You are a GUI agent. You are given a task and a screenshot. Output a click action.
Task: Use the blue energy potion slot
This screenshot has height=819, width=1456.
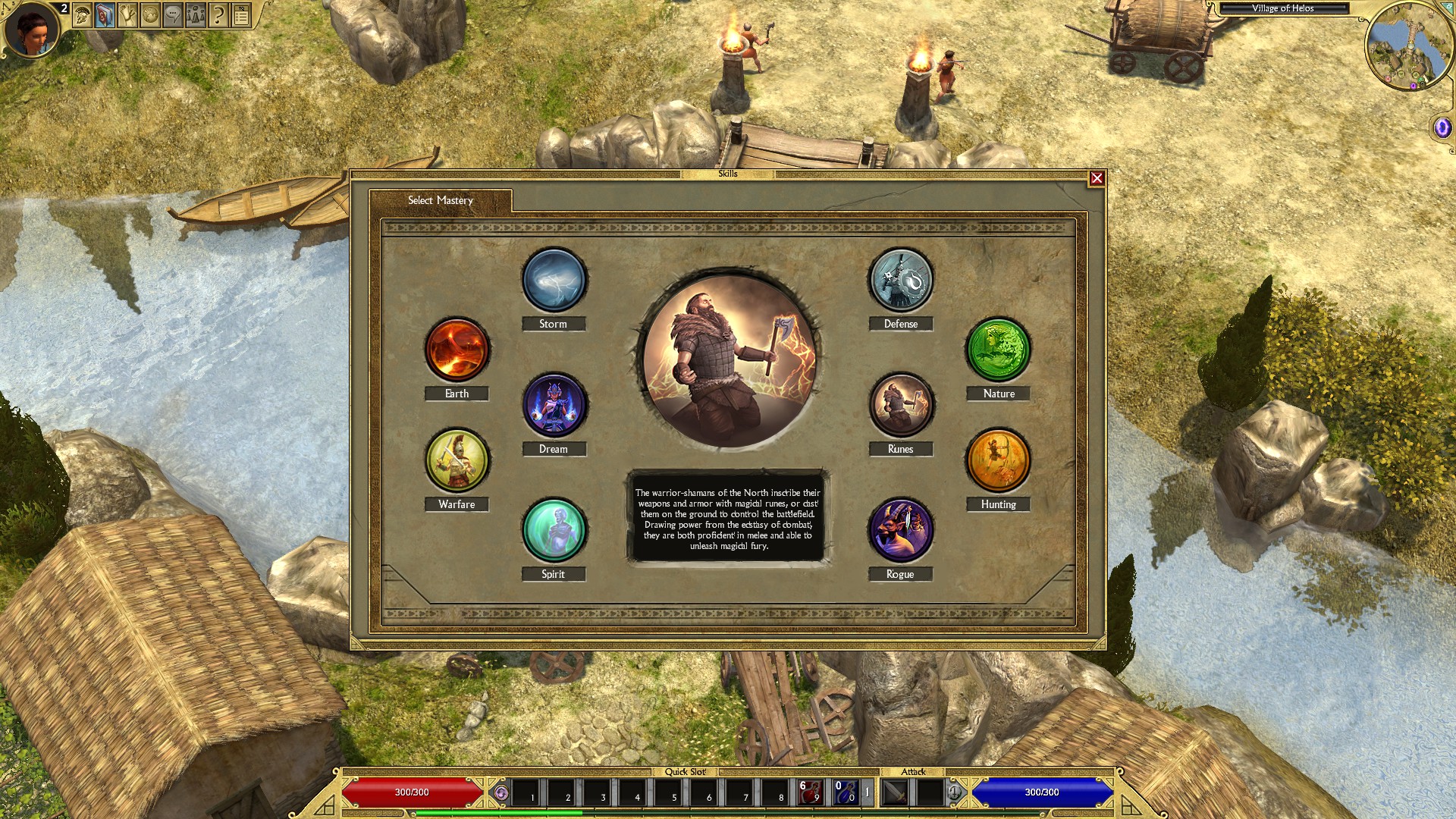(x=845, y=792)
